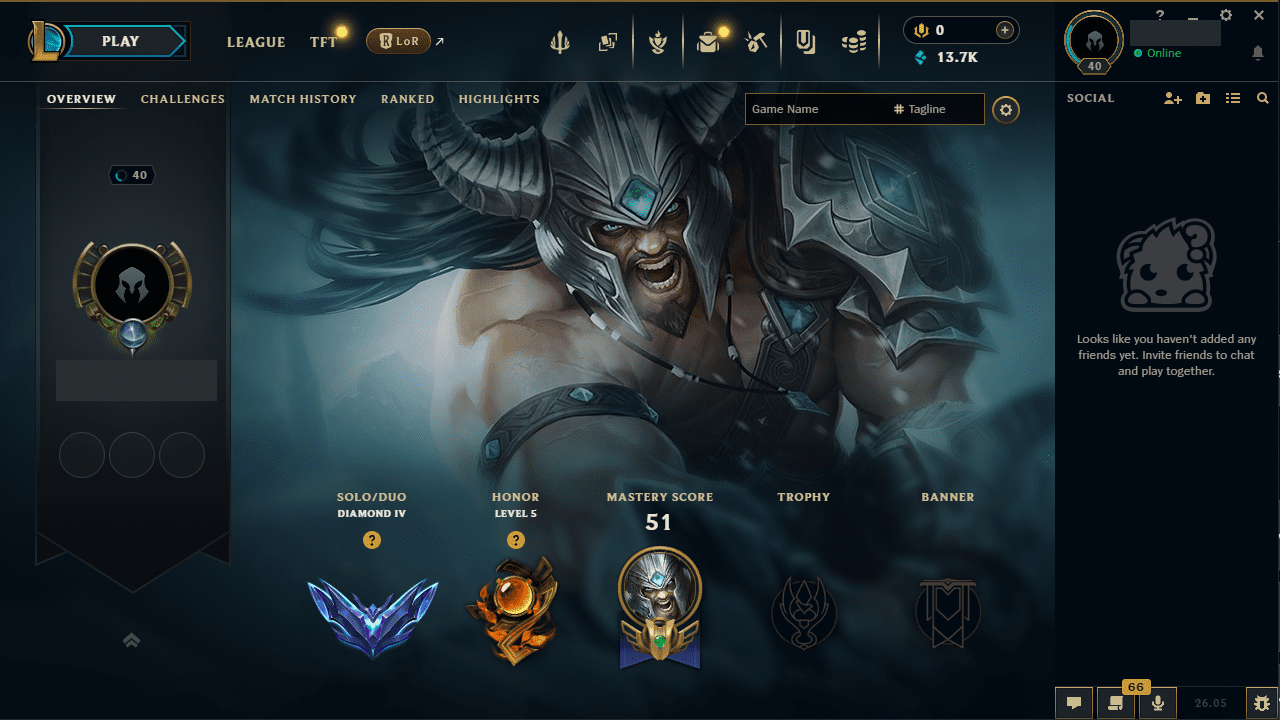This screenshot has width=1280, height=720.
Task: Open Clash via the trident icon
Action: [559, 42]
